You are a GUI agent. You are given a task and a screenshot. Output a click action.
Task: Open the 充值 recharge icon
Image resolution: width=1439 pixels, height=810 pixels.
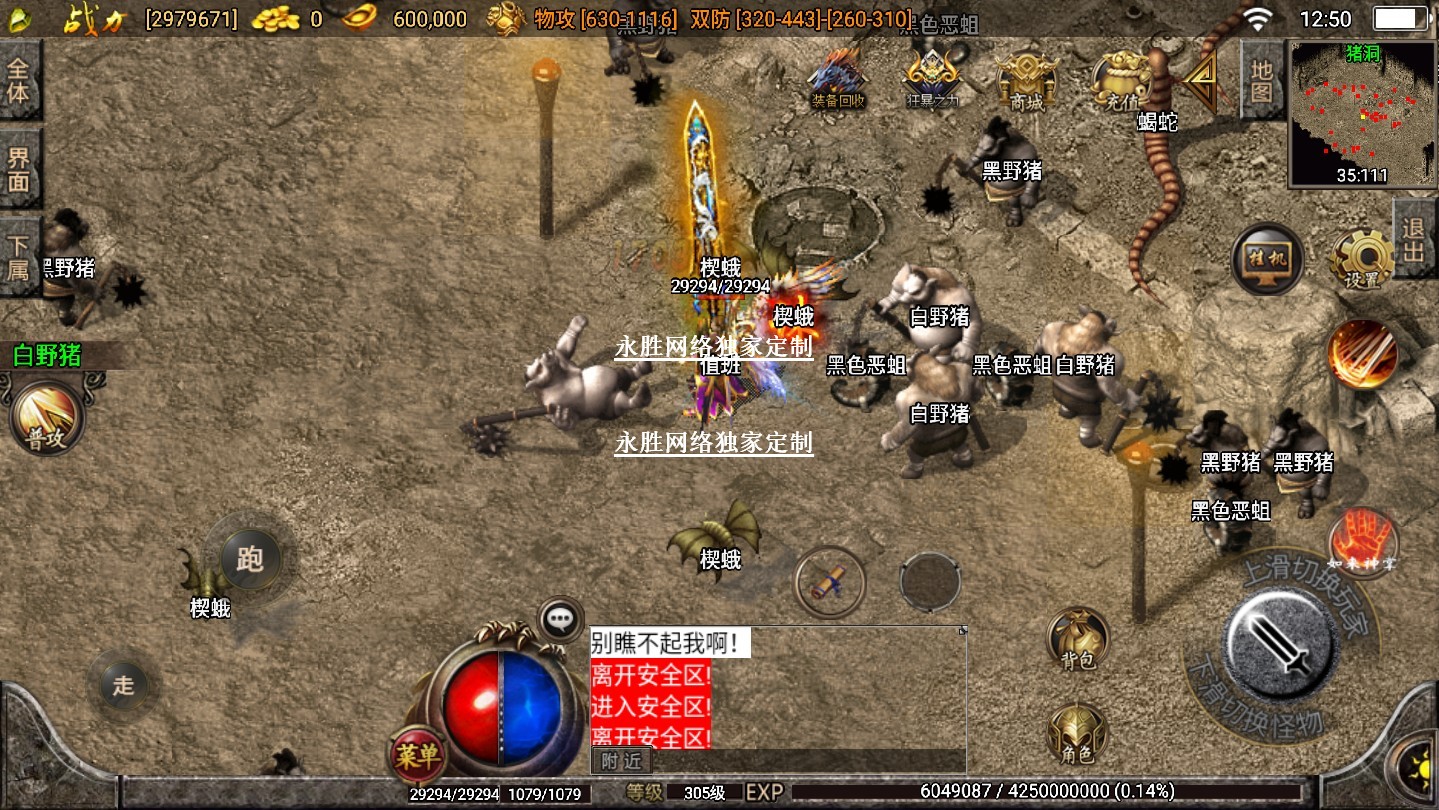pos(1122,77)
